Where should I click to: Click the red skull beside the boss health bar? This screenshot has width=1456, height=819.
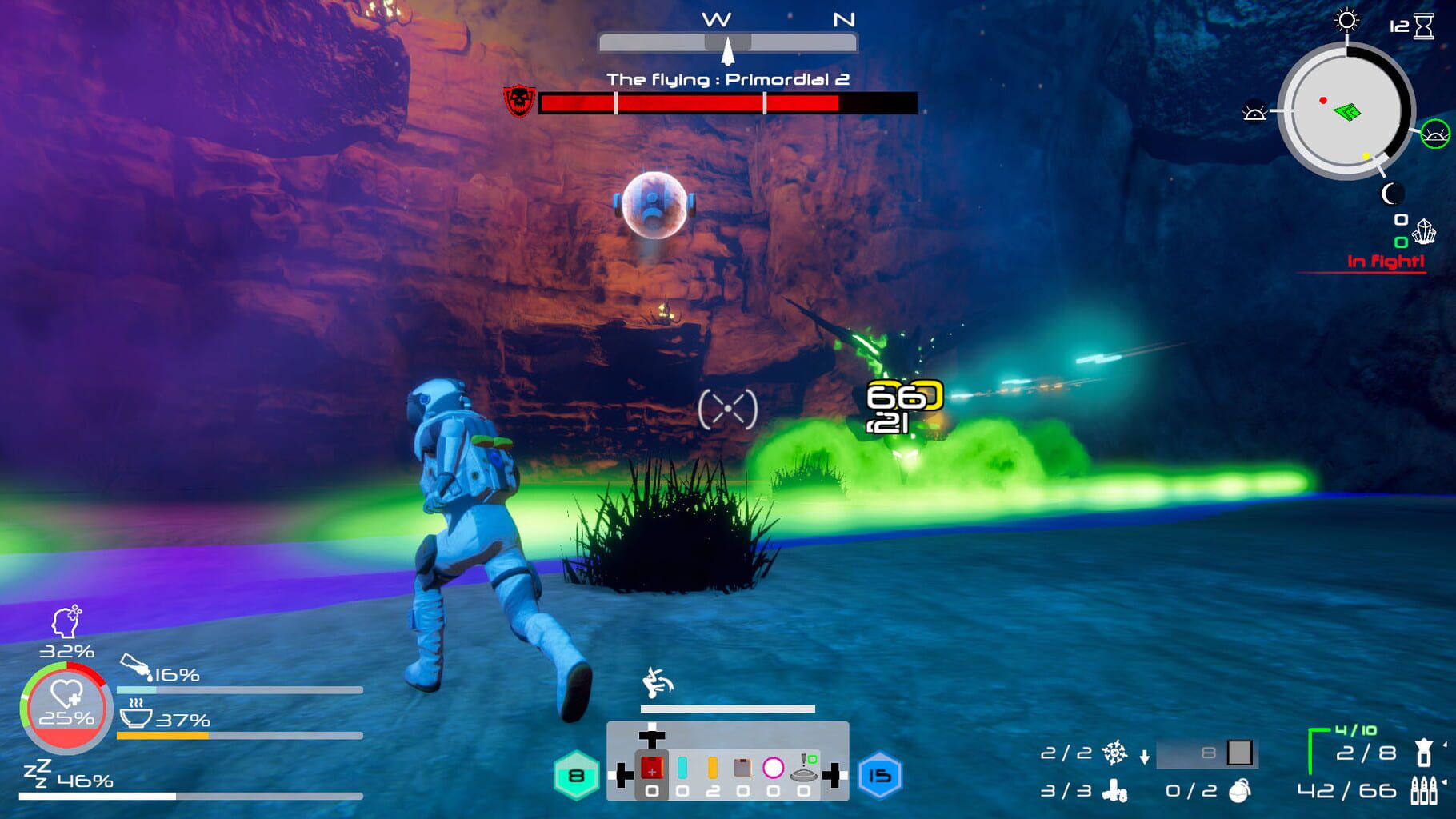(518, 101)
